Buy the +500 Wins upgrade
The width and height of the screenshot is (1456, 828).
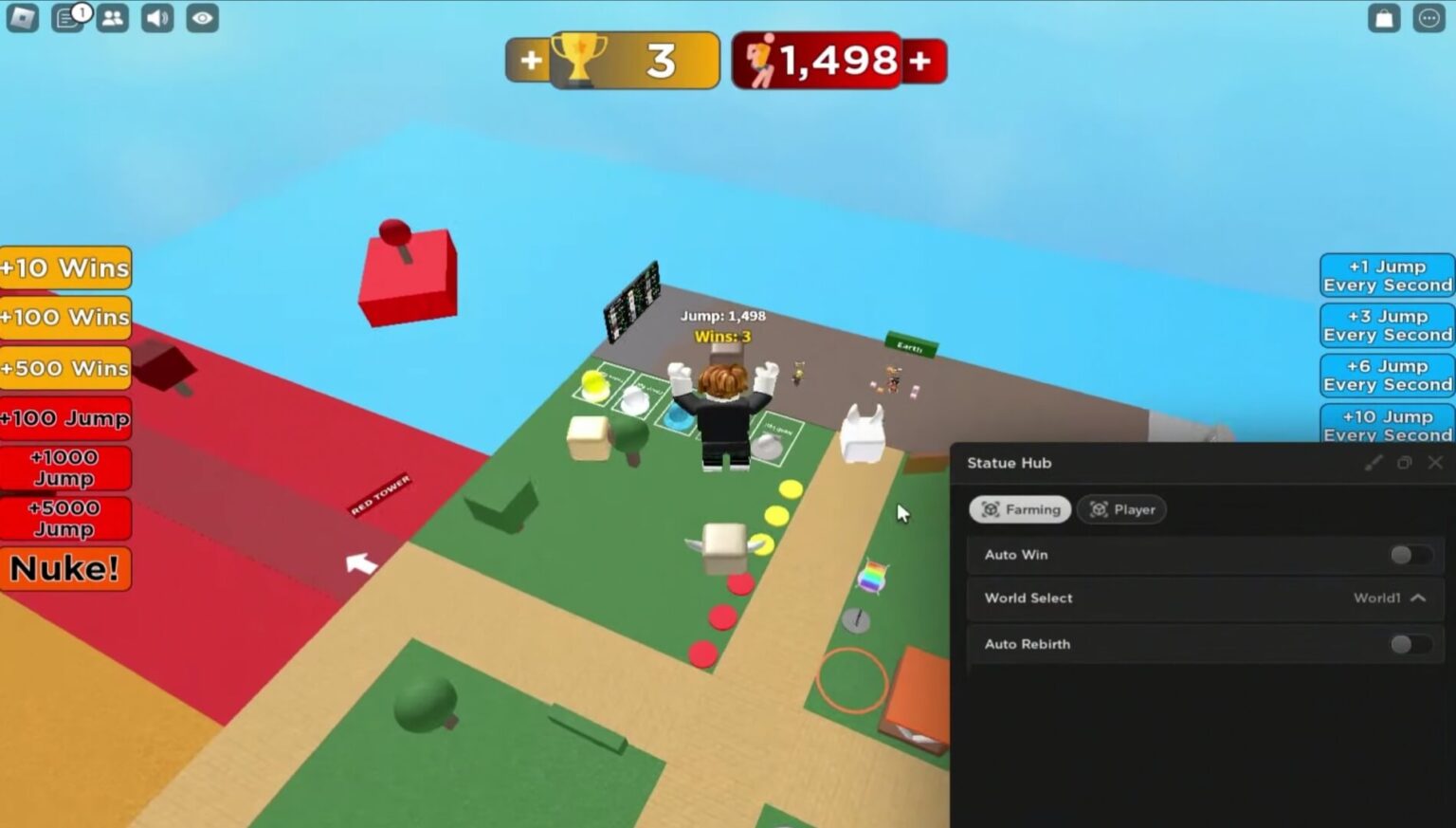click(x=64, y=368)
